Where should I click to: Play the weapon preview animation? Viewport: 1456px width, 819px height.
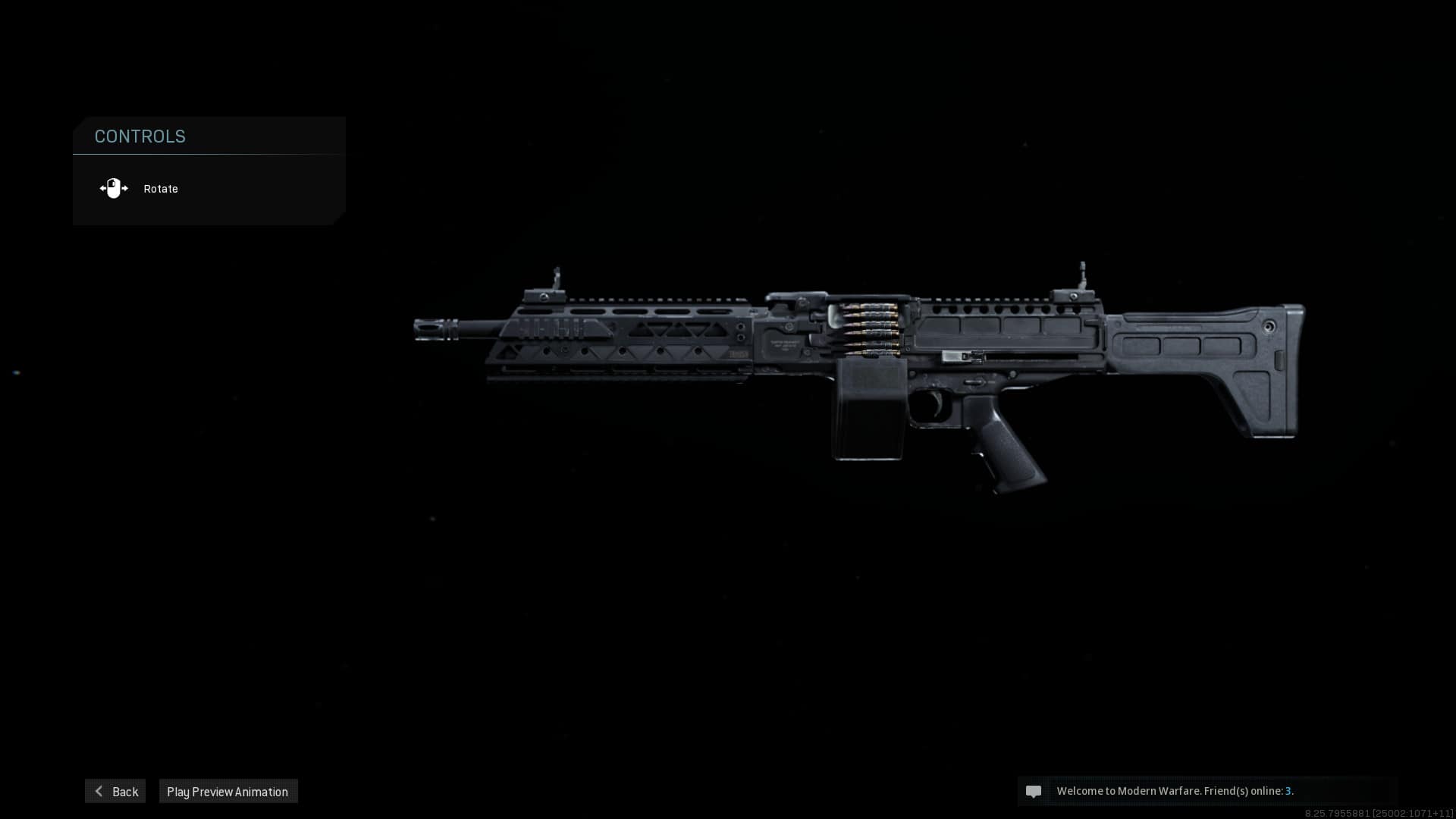point(227,791)
